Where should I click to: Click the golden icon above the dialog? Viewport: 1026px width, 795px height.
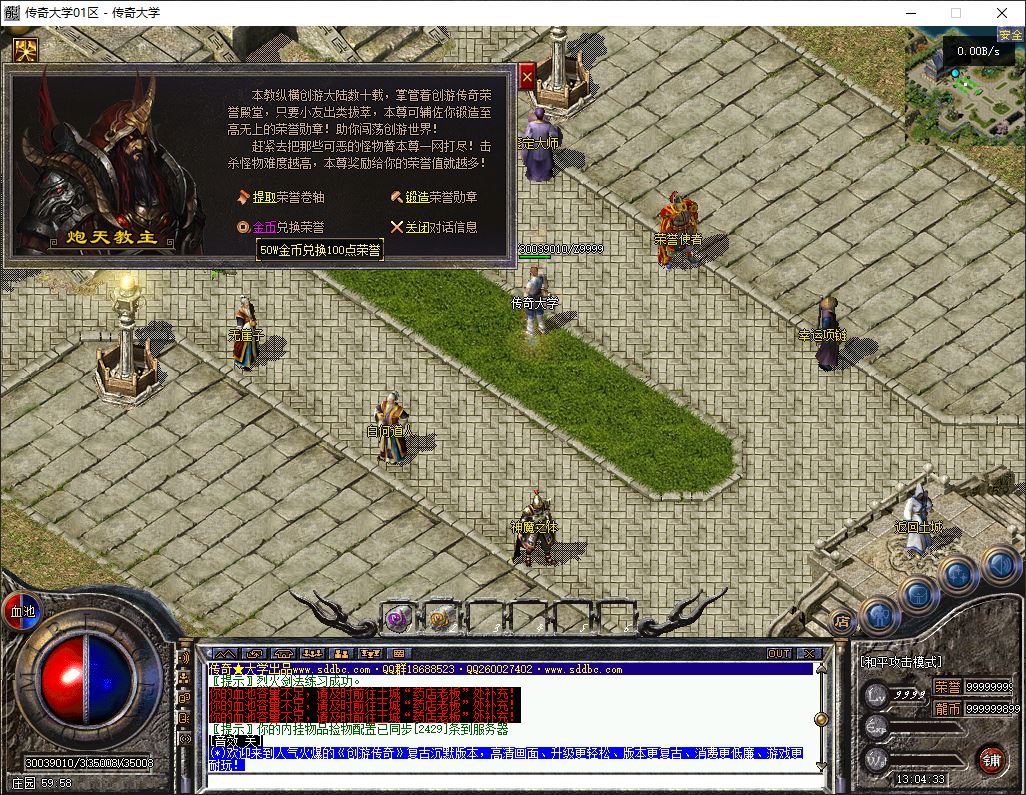click(x=25, y=49)
